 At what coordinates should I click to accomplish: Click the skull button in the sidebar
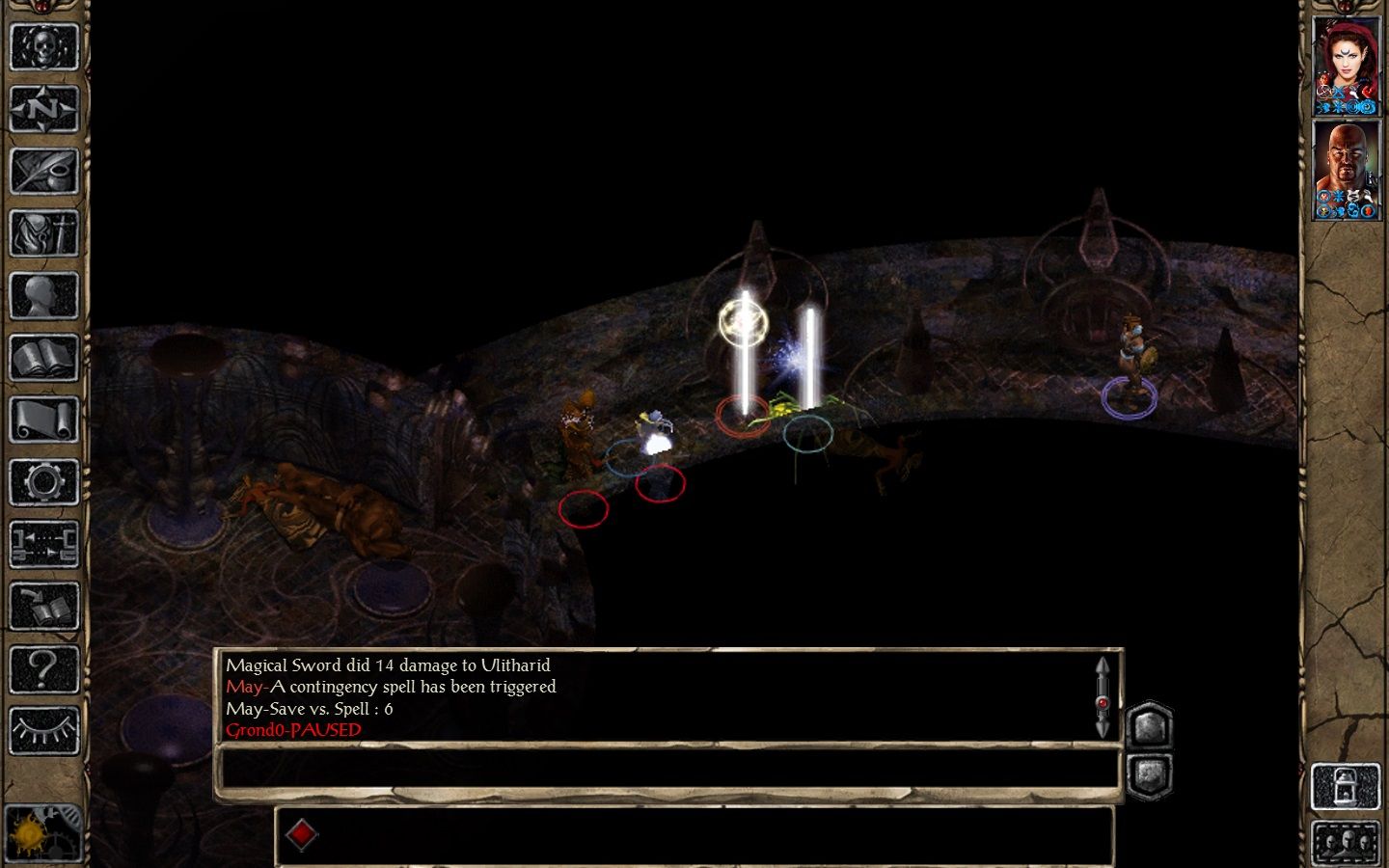point(43,46)
